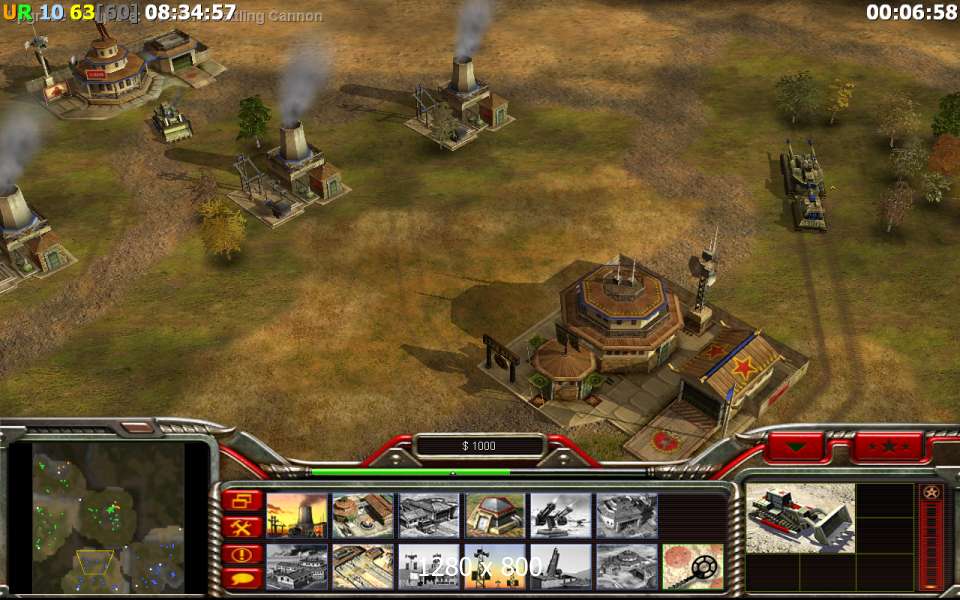This screenshot has height=600, width=960.
Task: Click the red exclamation mark button
Action: click(x=244, y=553)
